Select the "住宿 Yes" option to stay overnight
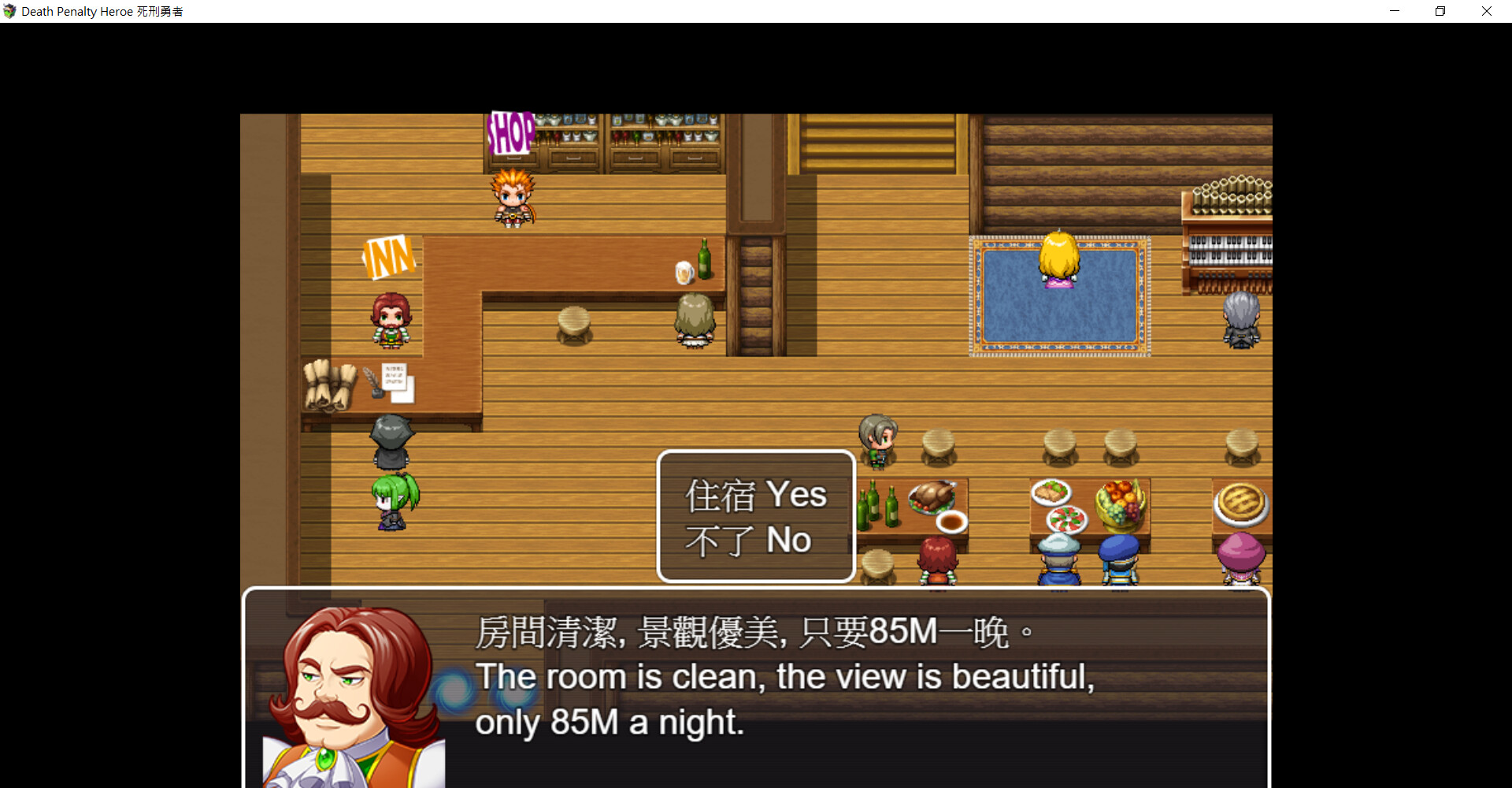Image resolution: width=1512 pixels, height=788 pixels. tap(754, 493)
